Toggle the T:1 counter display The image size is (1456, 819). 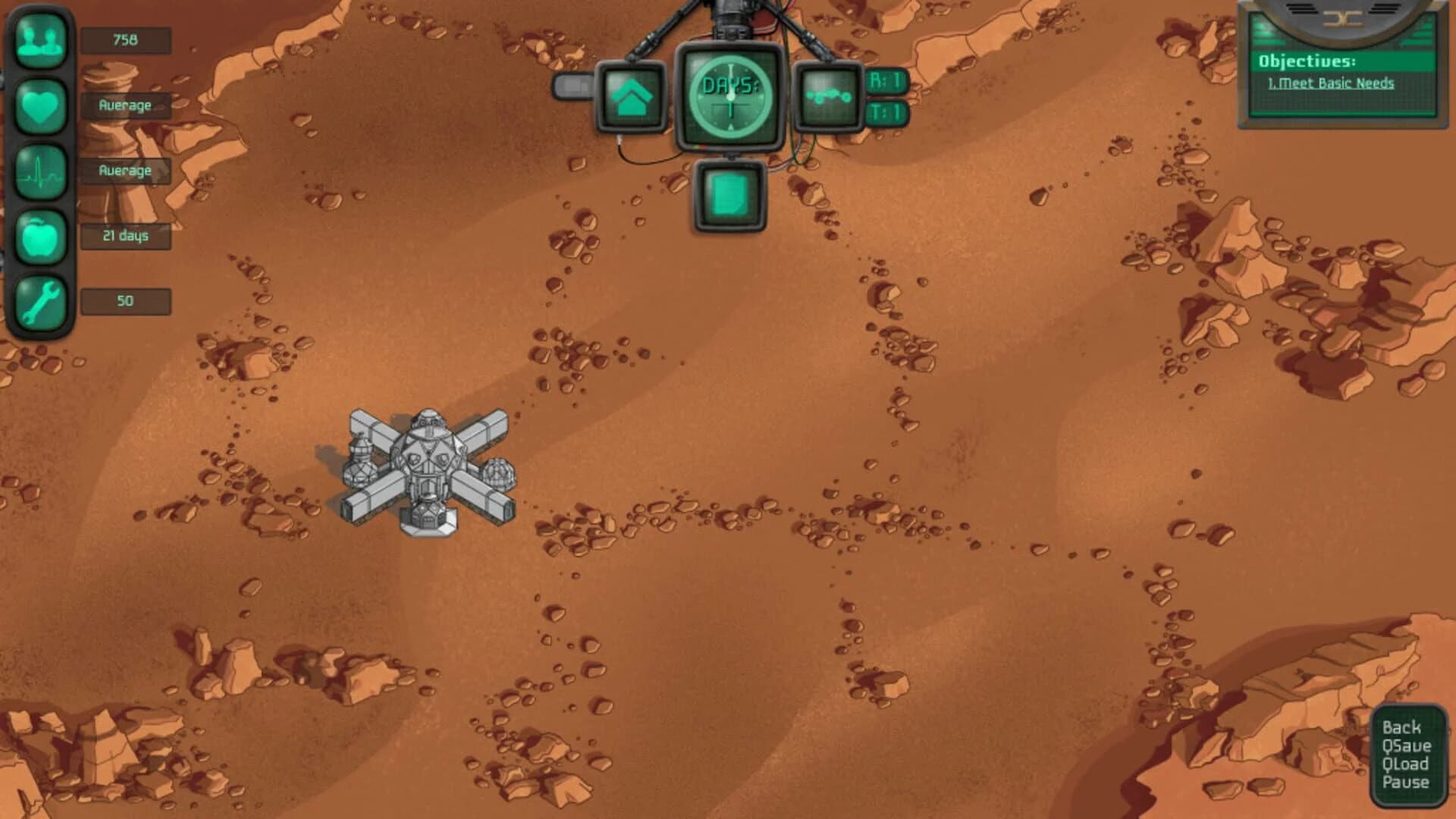click(x=886, y=111)
